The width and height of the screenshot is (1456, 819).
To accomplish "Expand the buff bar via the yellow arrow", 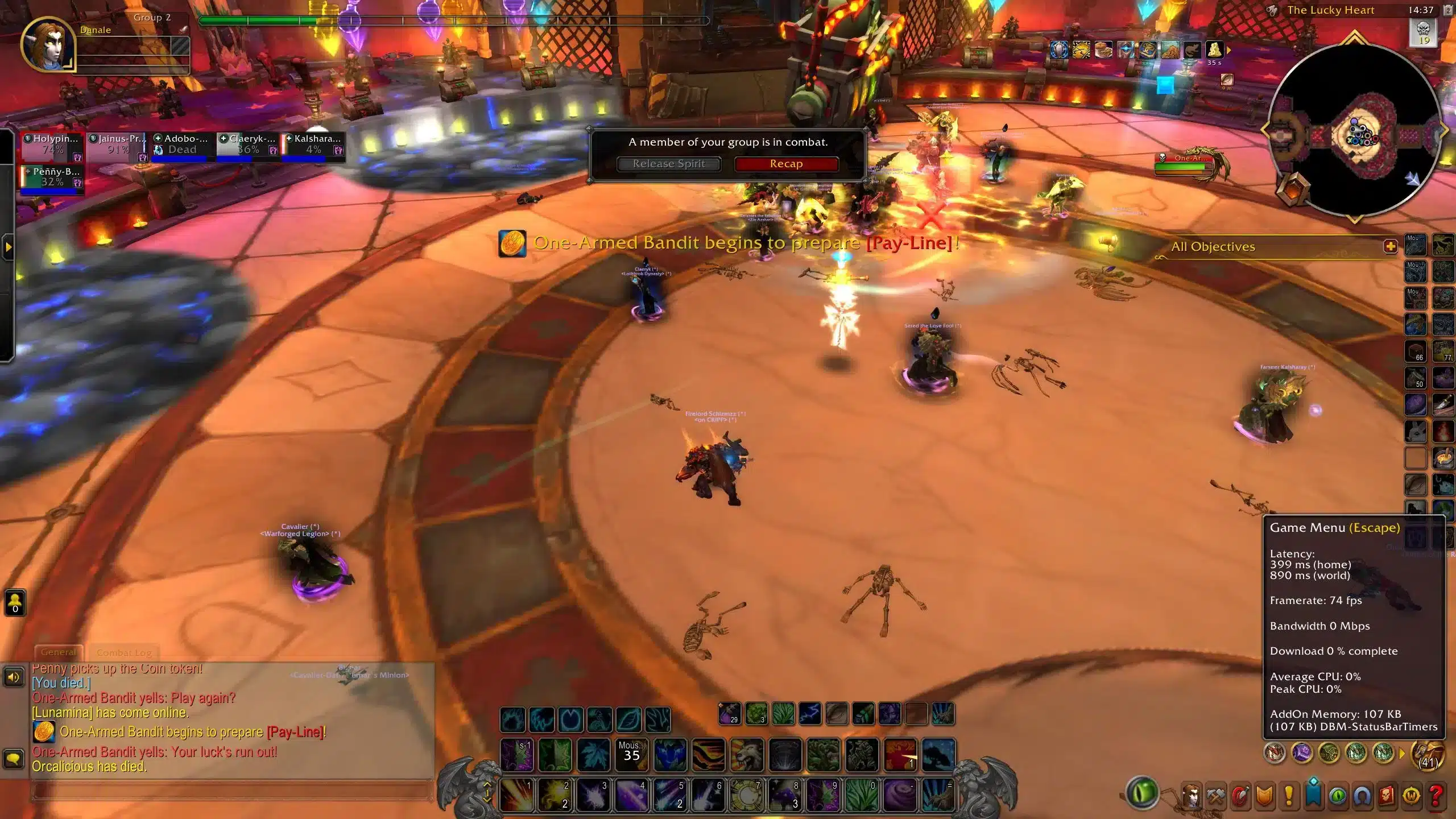I will (x=1228, y=50).
